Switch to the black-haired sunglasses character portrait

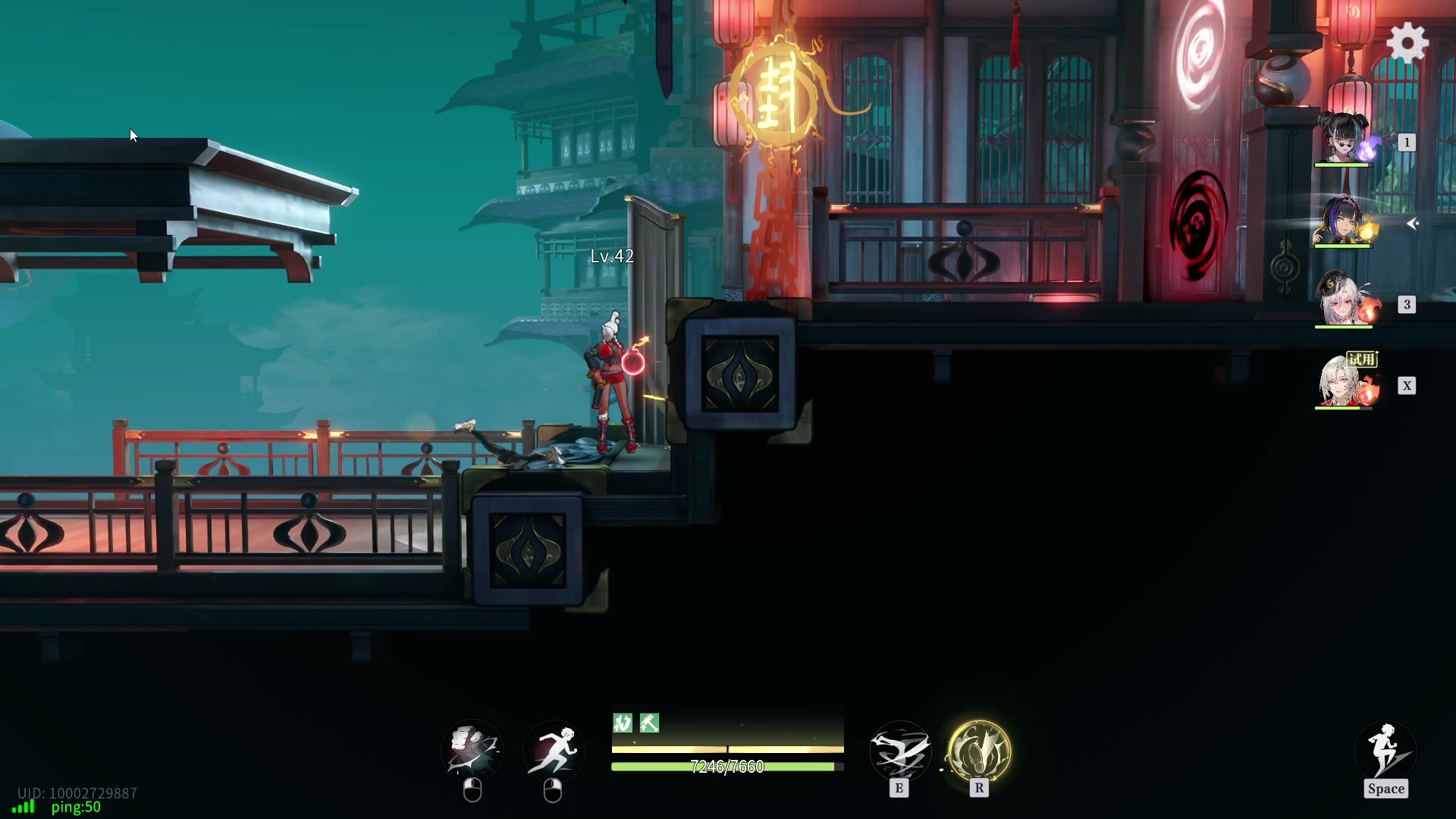pyautogui.click(x=1344, y=138)
